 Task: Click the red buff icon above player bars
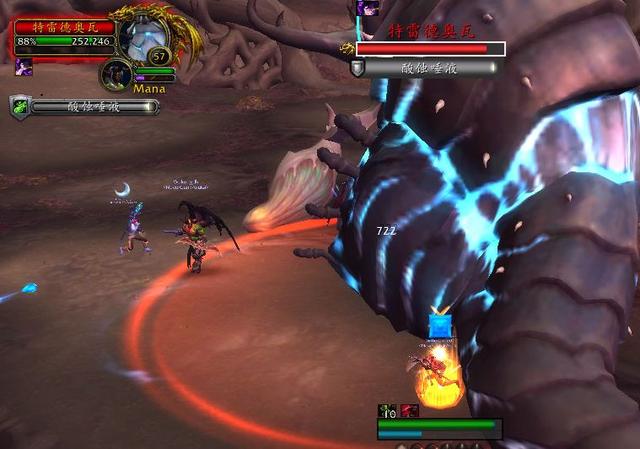point(409,410)
